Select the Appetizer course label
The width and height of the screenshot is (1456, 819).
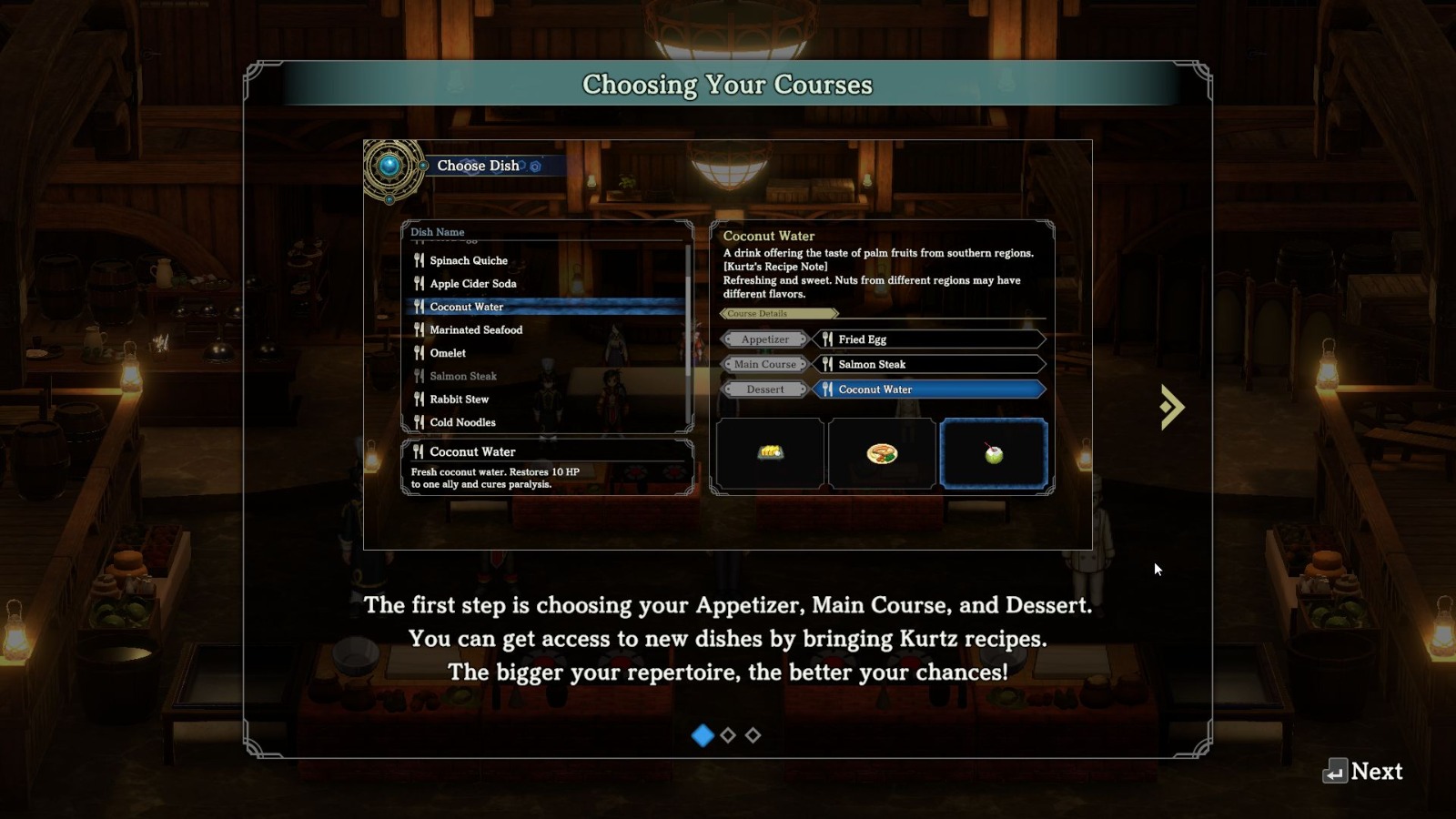click(x=764, y=339)
